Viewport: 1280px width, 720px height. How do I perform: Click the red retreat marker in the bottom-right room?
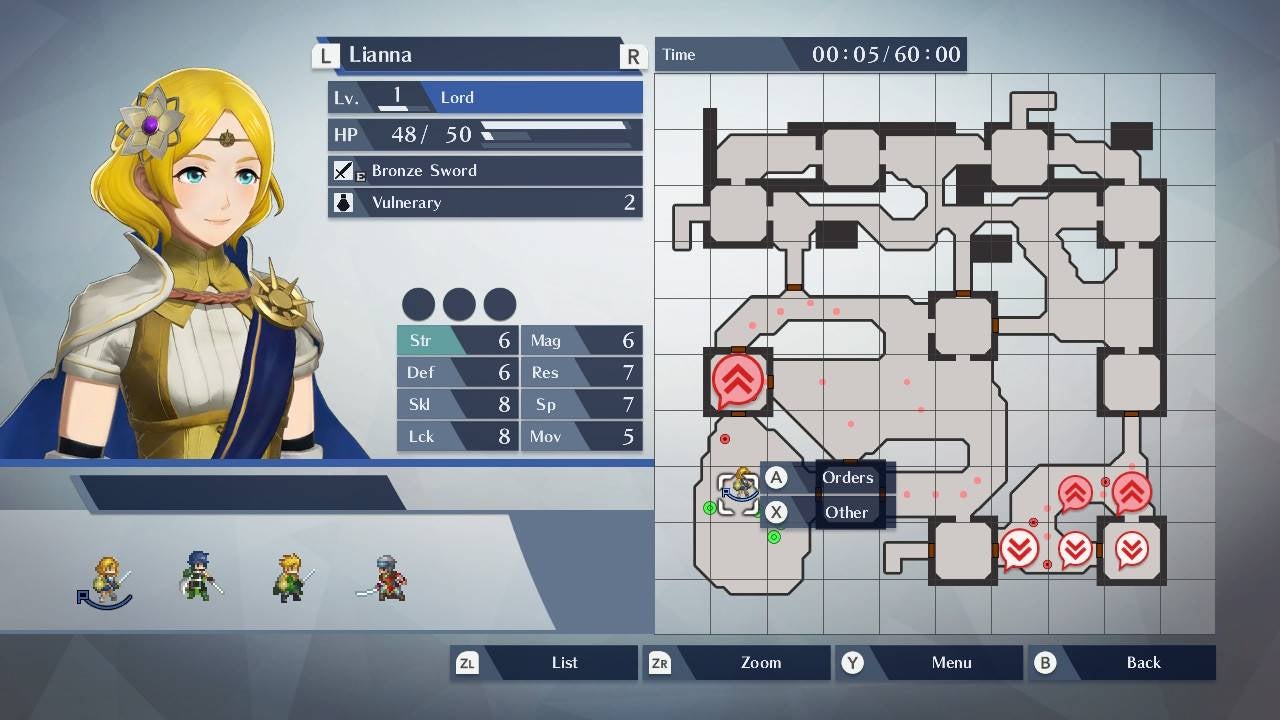[1131, 548]
